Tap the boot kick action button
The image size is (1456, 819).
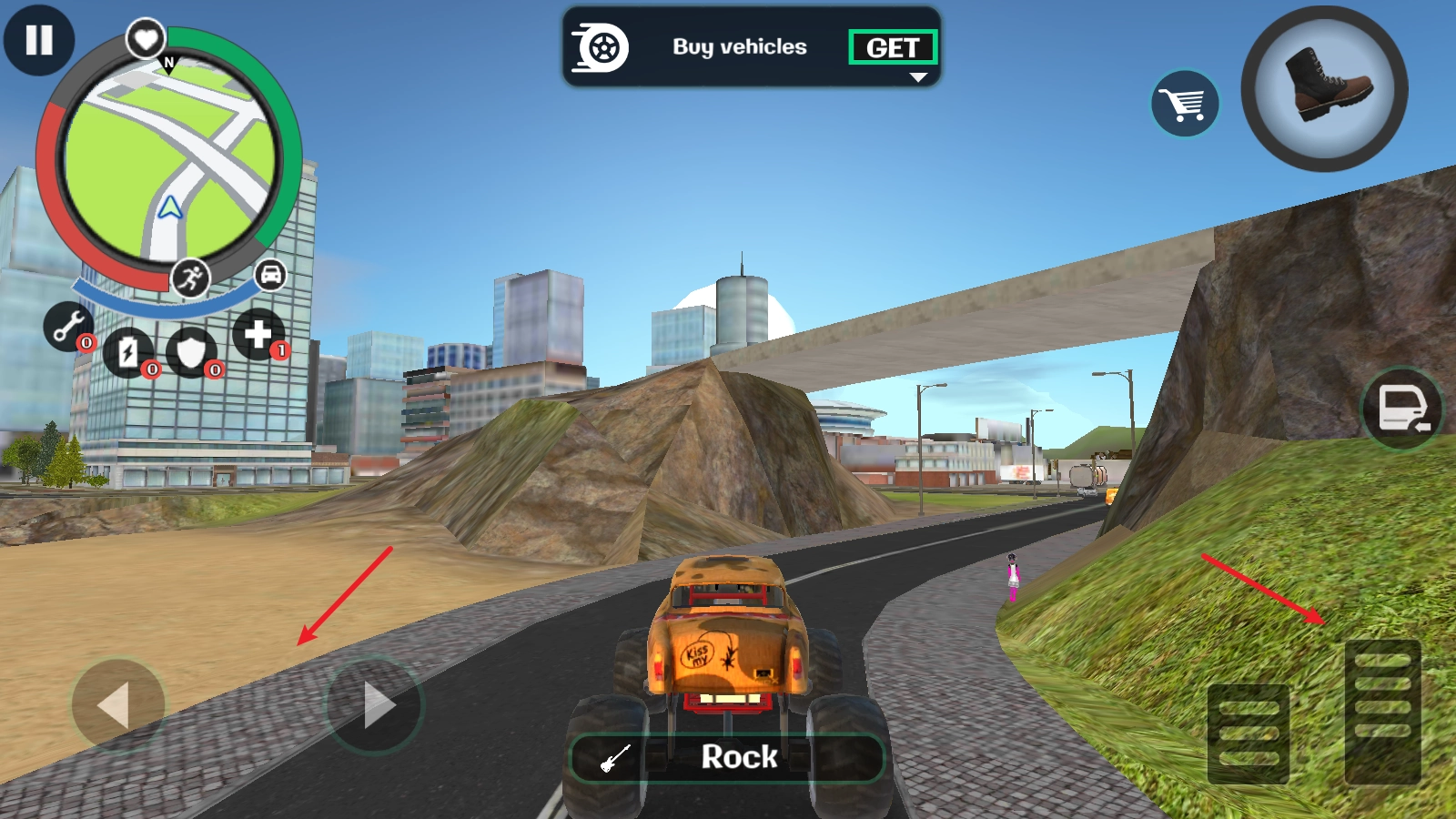[x=1325, y=88]
